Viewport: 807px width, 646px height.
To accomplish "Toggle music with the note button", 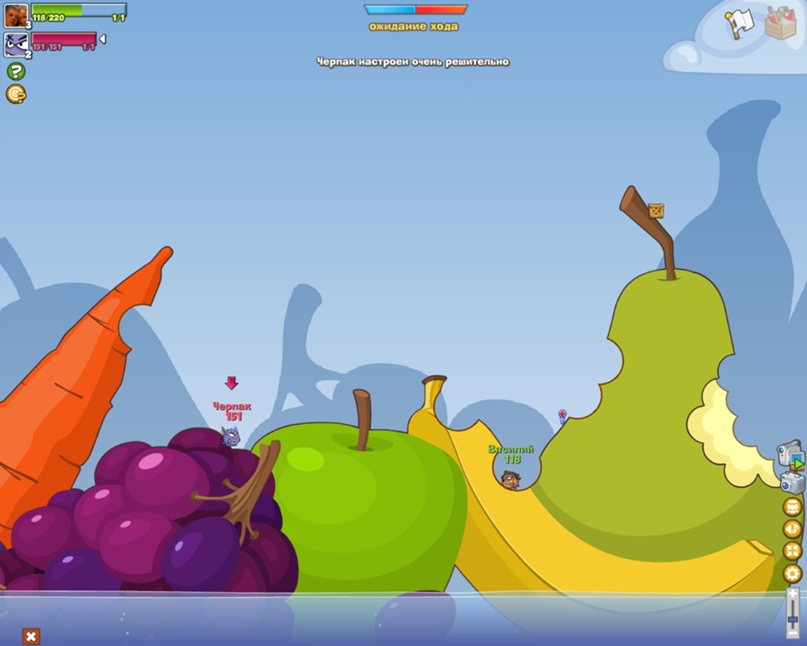I will tap(792, 529).
